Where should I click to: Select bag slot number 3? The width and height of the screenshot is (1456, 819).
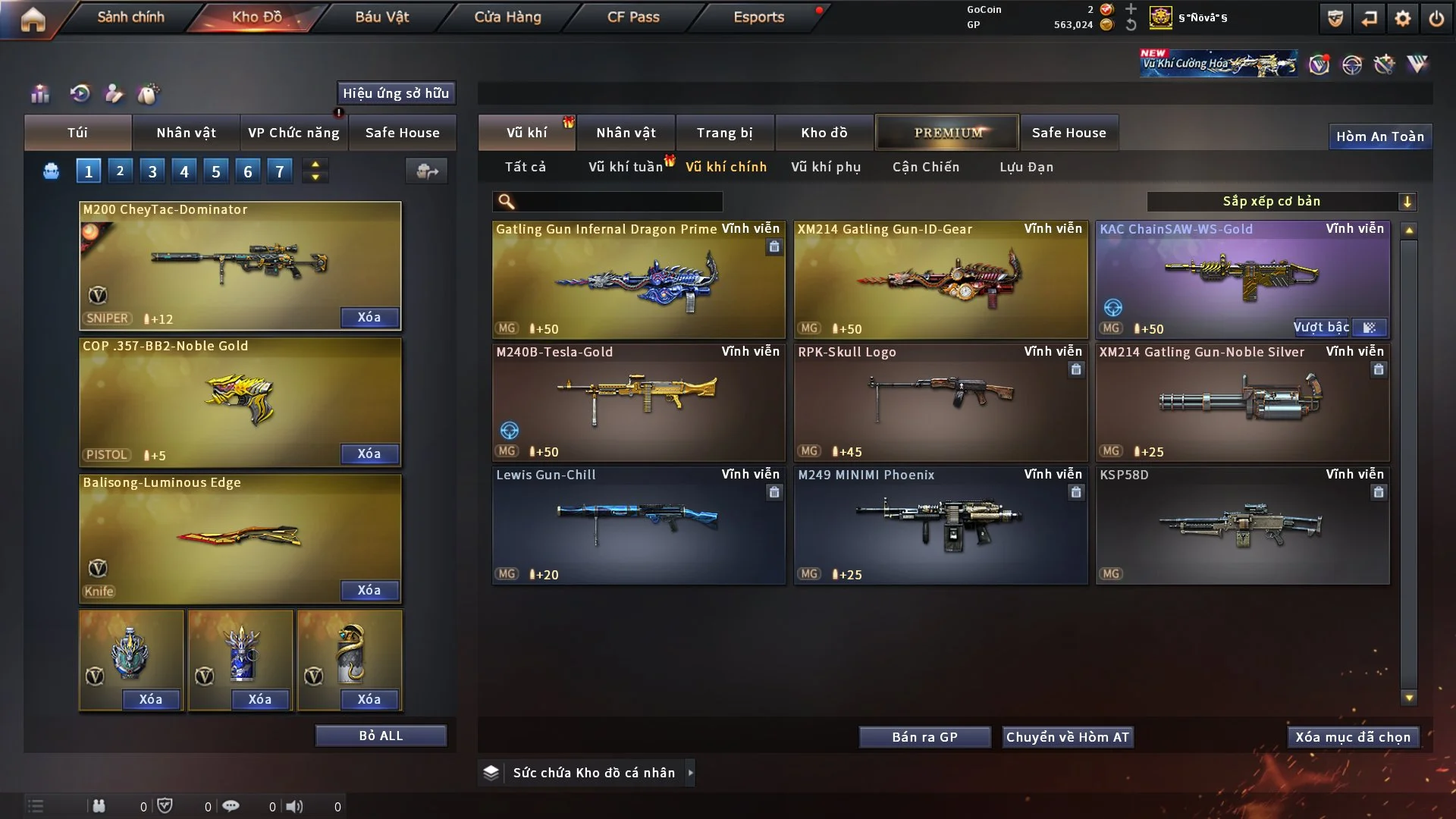(152, 171)
